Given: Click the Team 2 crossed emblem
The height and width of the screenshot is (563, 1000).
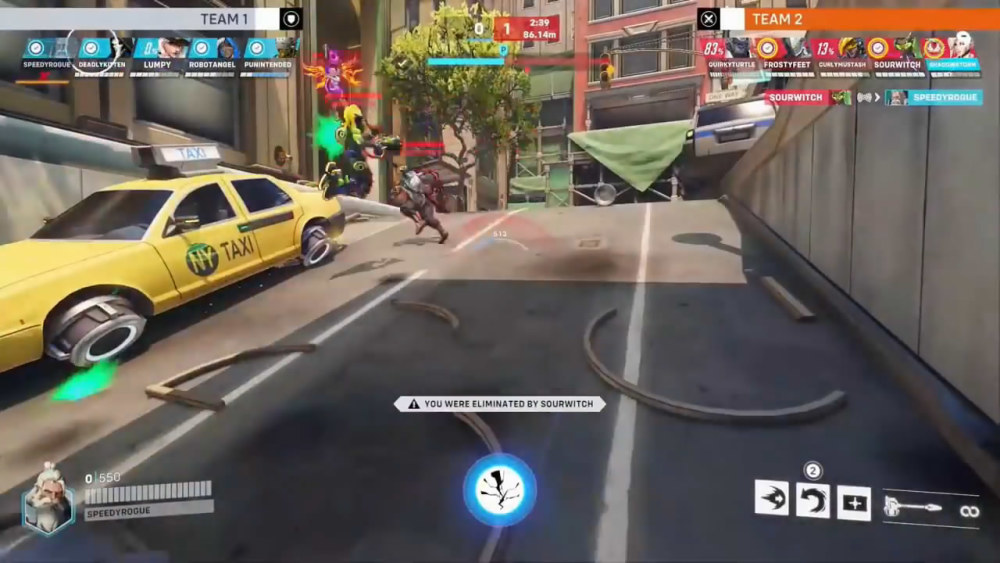Looking at the screenshot, I should point(708,19).
